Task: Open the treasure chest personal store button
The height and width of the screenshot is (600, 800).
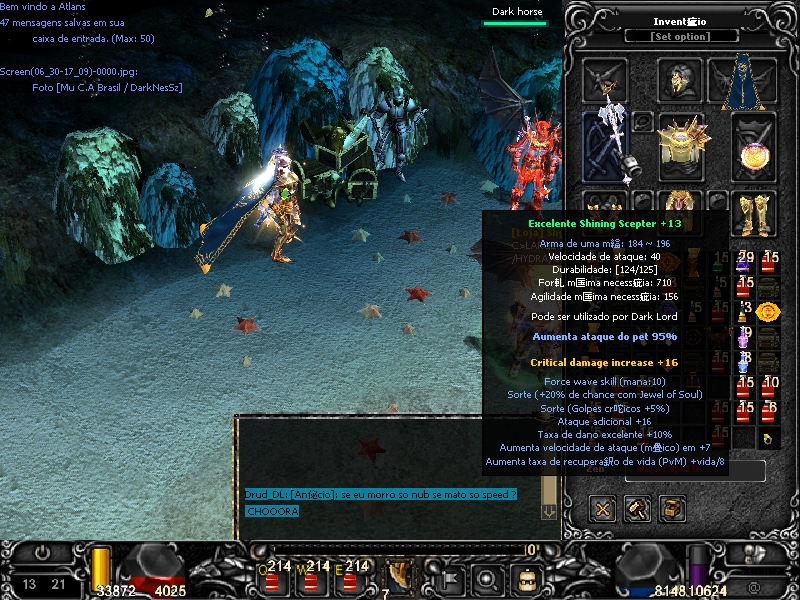Action: pos(673,508)
